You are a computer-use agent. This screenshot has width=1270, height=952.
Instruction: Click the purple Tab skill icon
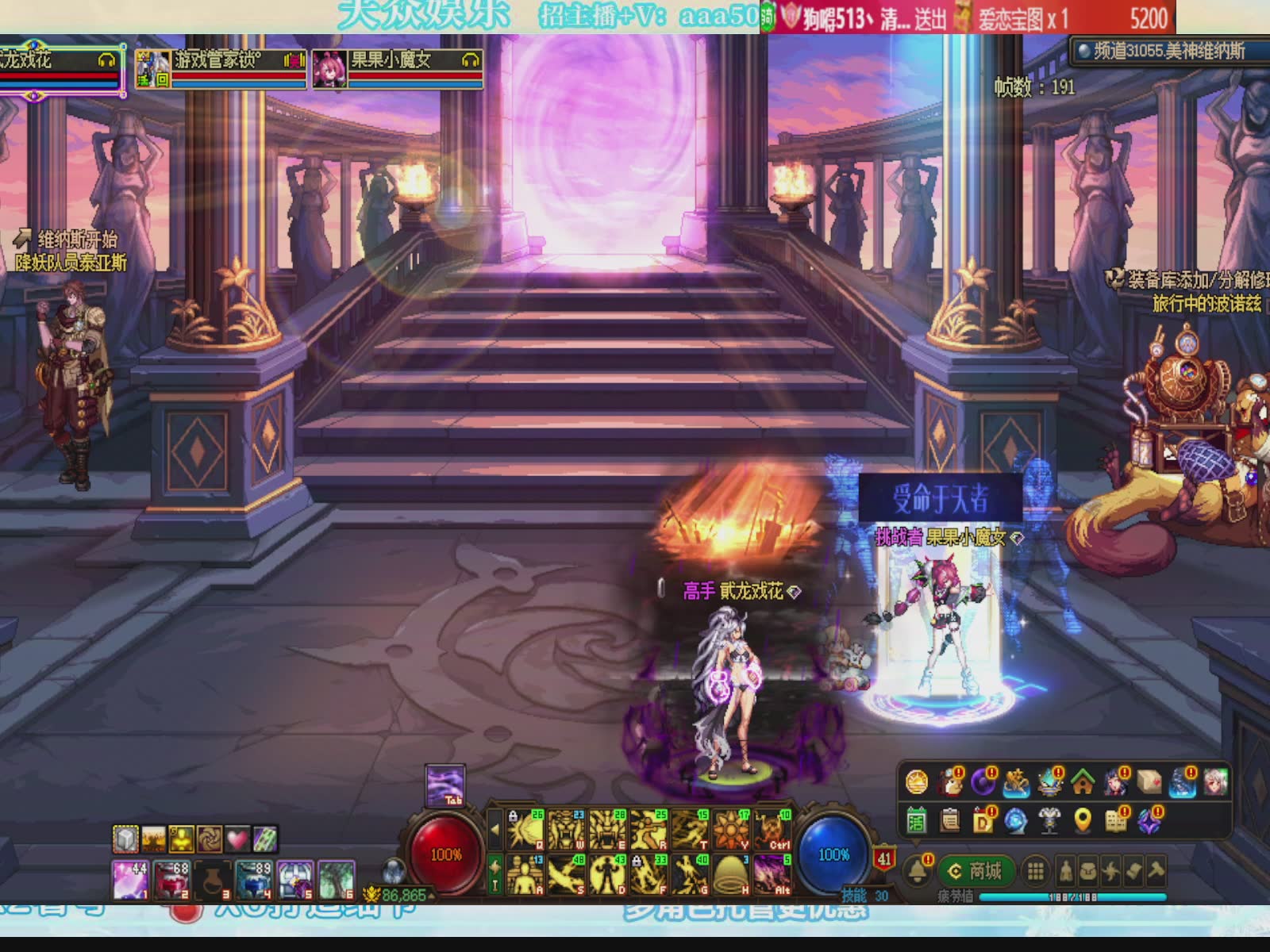coord(444,785)
